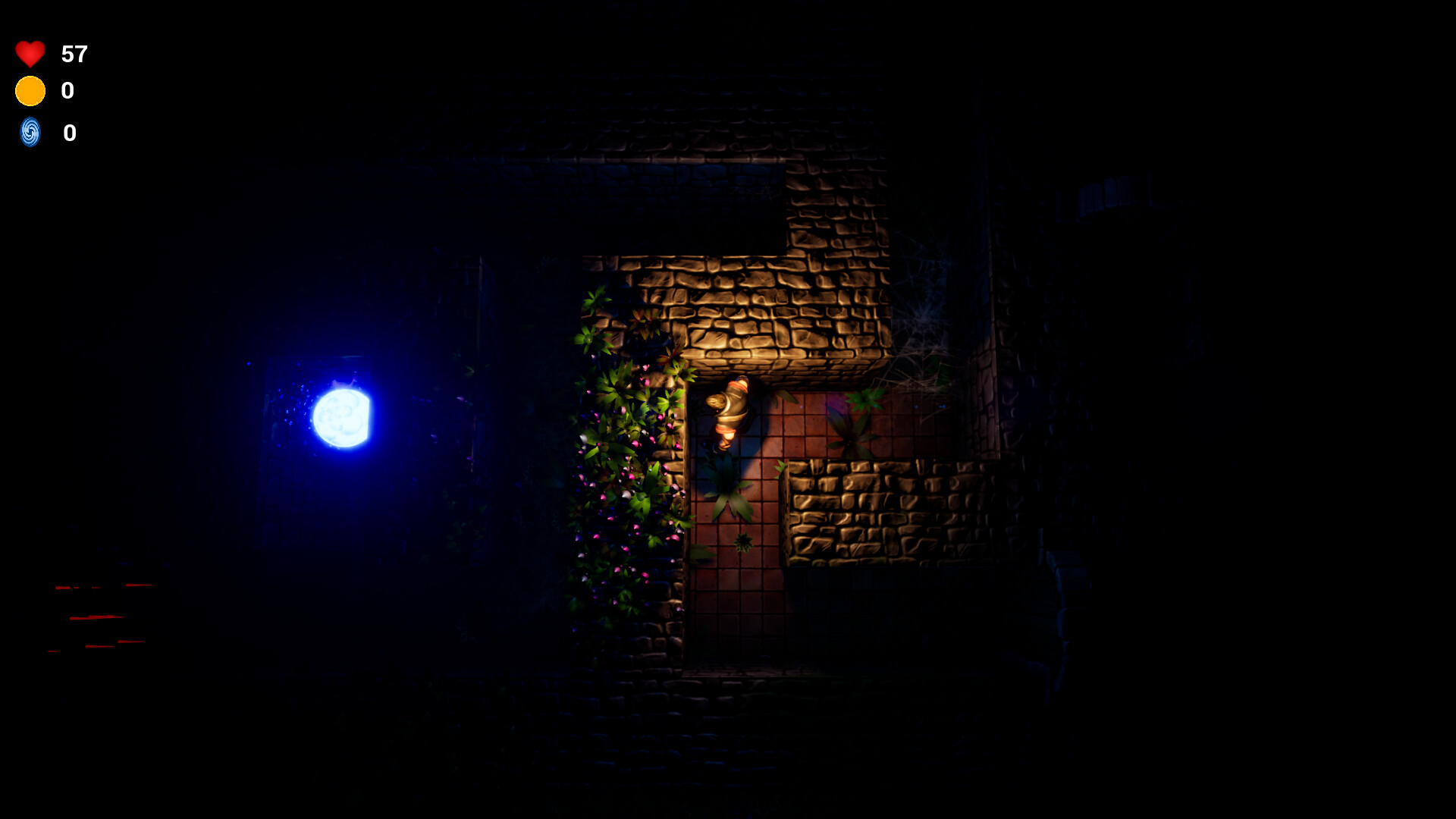The image size is (1456, 819).
Task: Click the blue swirl portal icon
Action: [x=30, y=133]
